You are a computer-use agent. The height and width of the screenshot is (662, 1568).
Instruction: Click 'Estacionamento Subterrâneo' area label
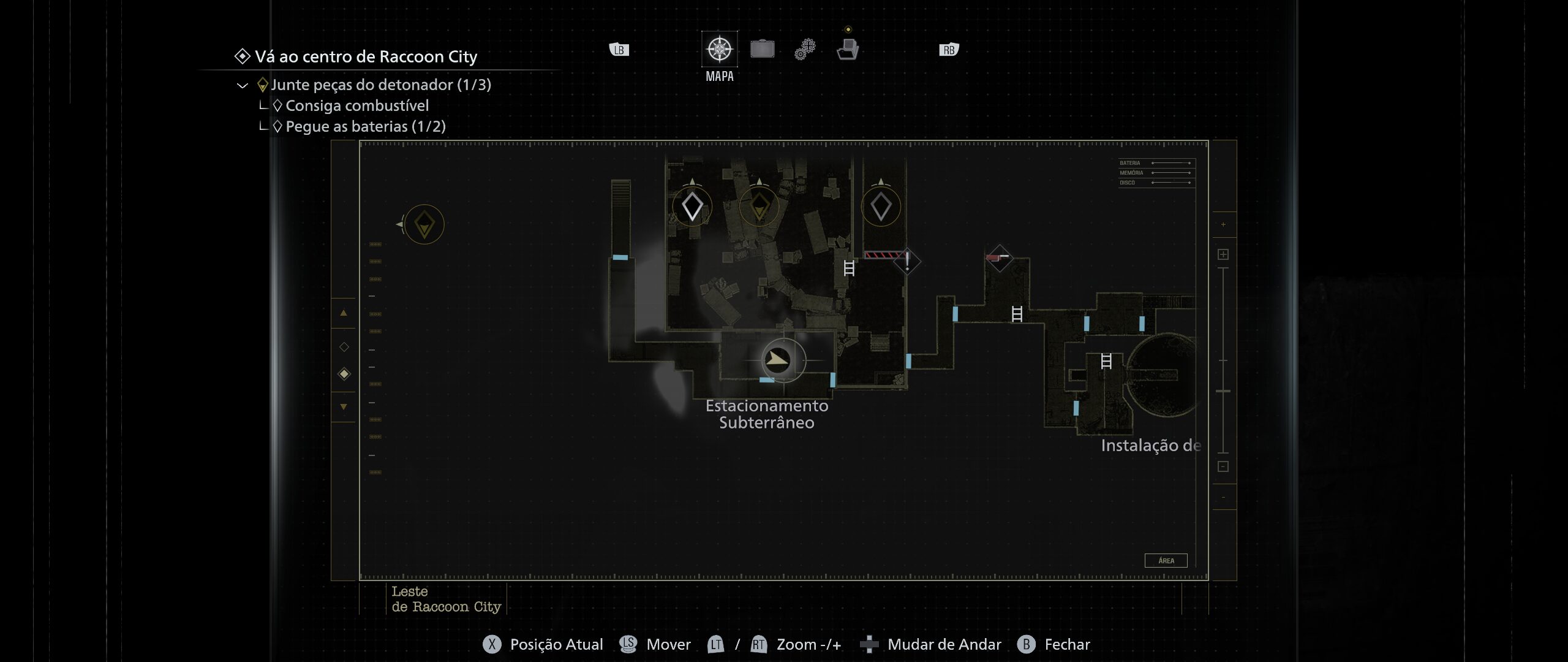pos(767,414)
